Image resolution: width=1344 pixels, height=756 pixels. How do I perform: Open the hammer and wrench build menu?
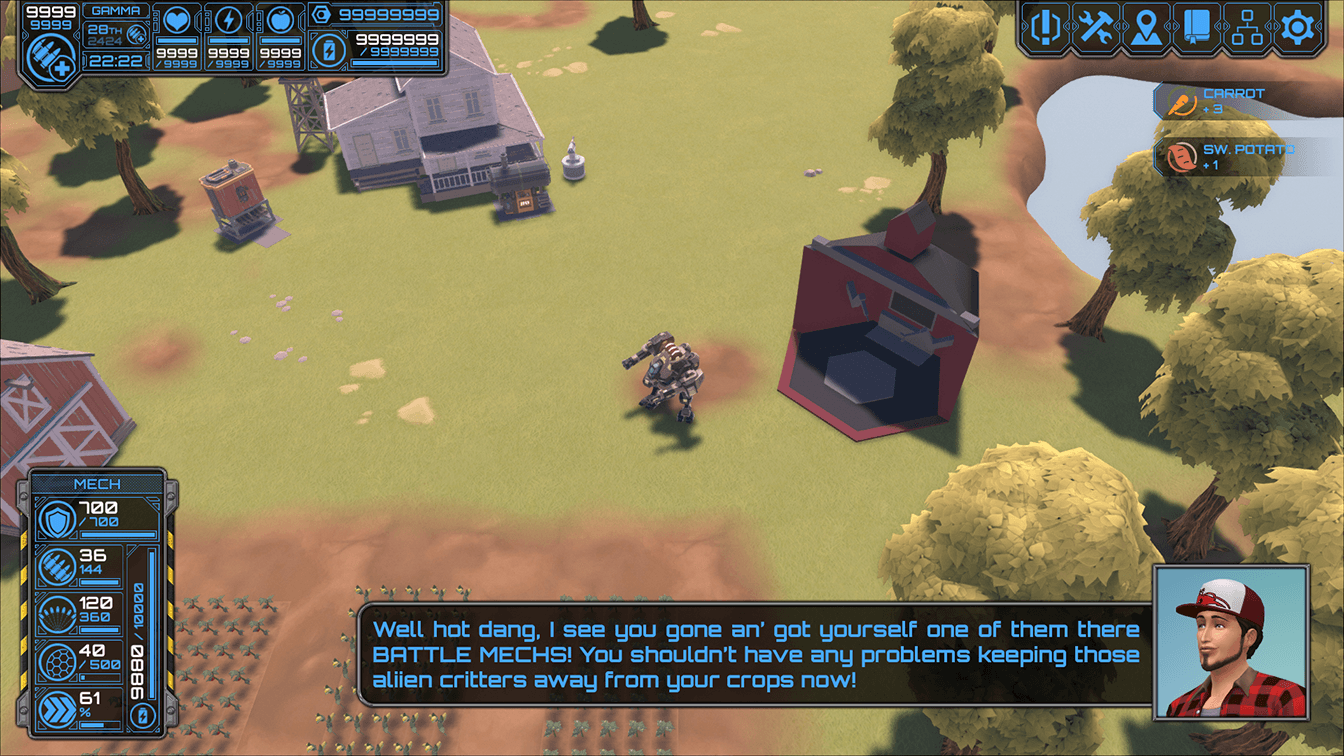(x=1095, y=26)
